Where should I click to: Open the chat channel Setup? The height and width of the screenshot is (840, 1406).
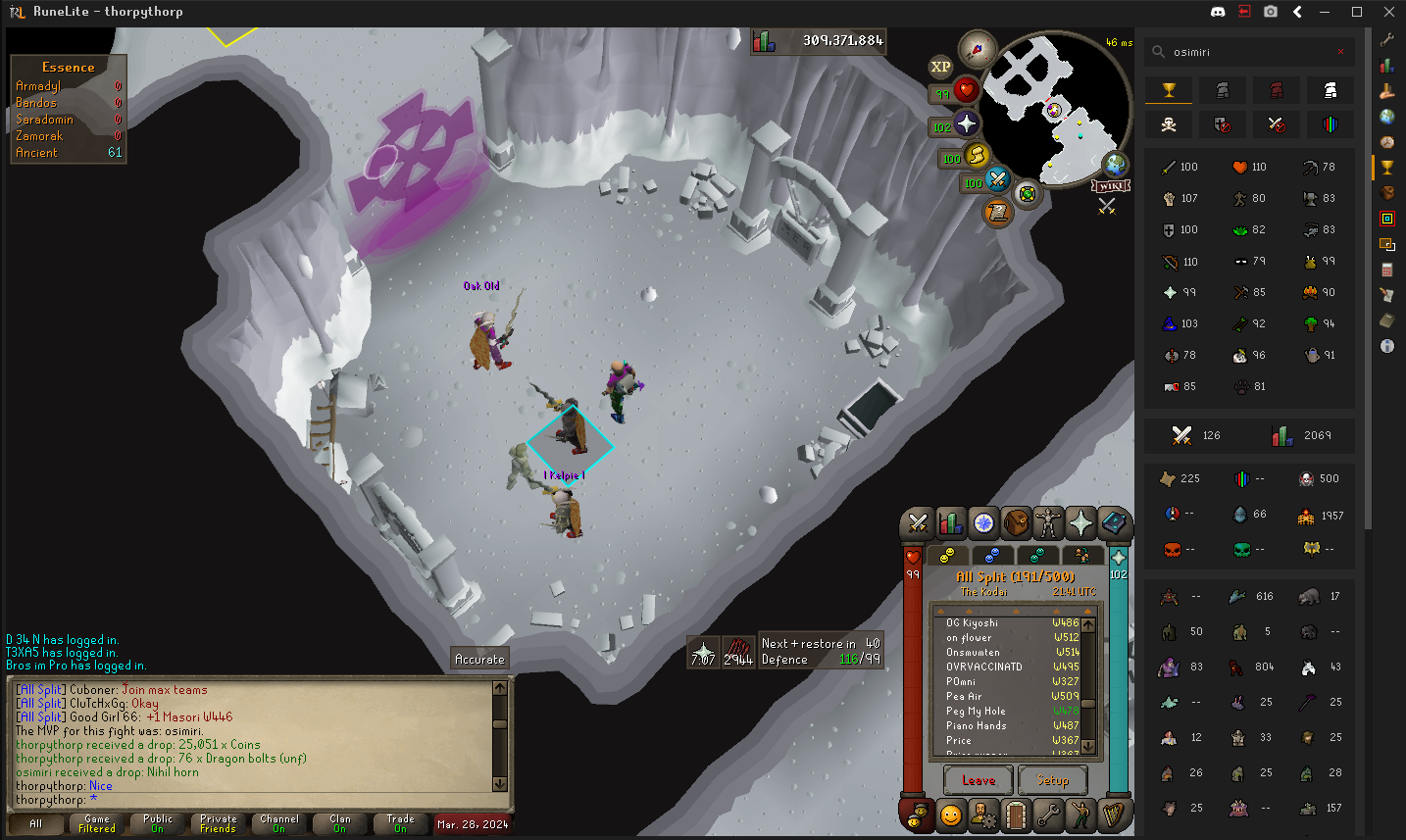pos(1052,780)
